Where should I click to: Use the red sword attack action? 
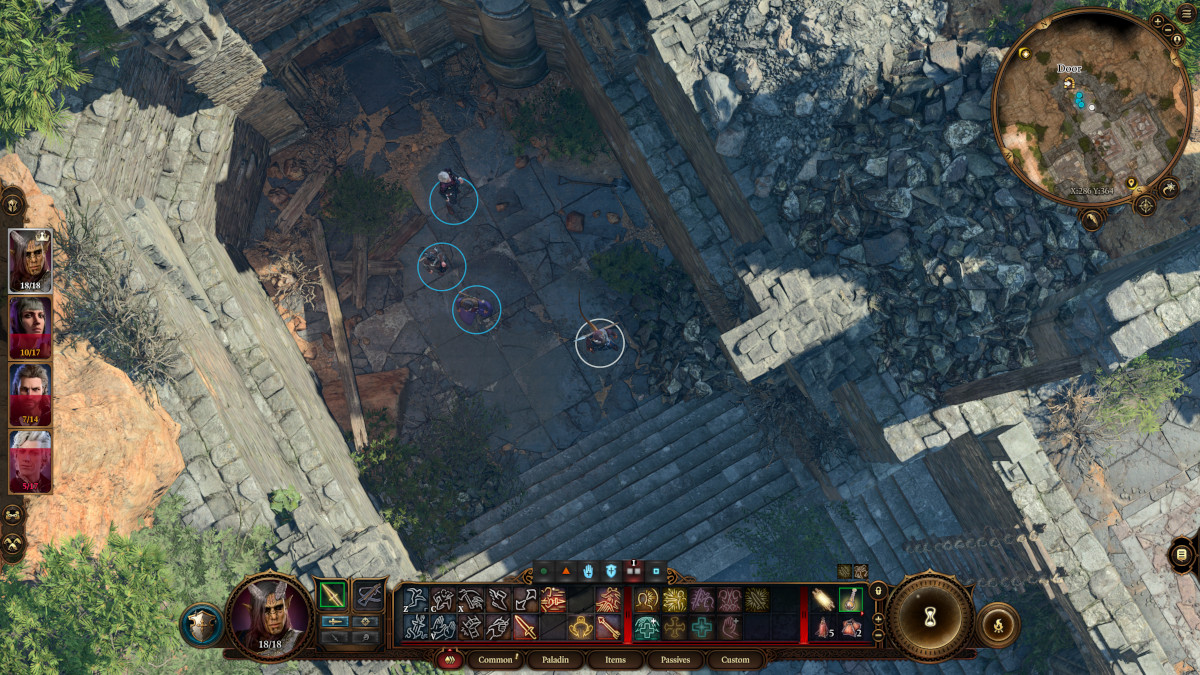pyautogui.click(x=524, y=627)
